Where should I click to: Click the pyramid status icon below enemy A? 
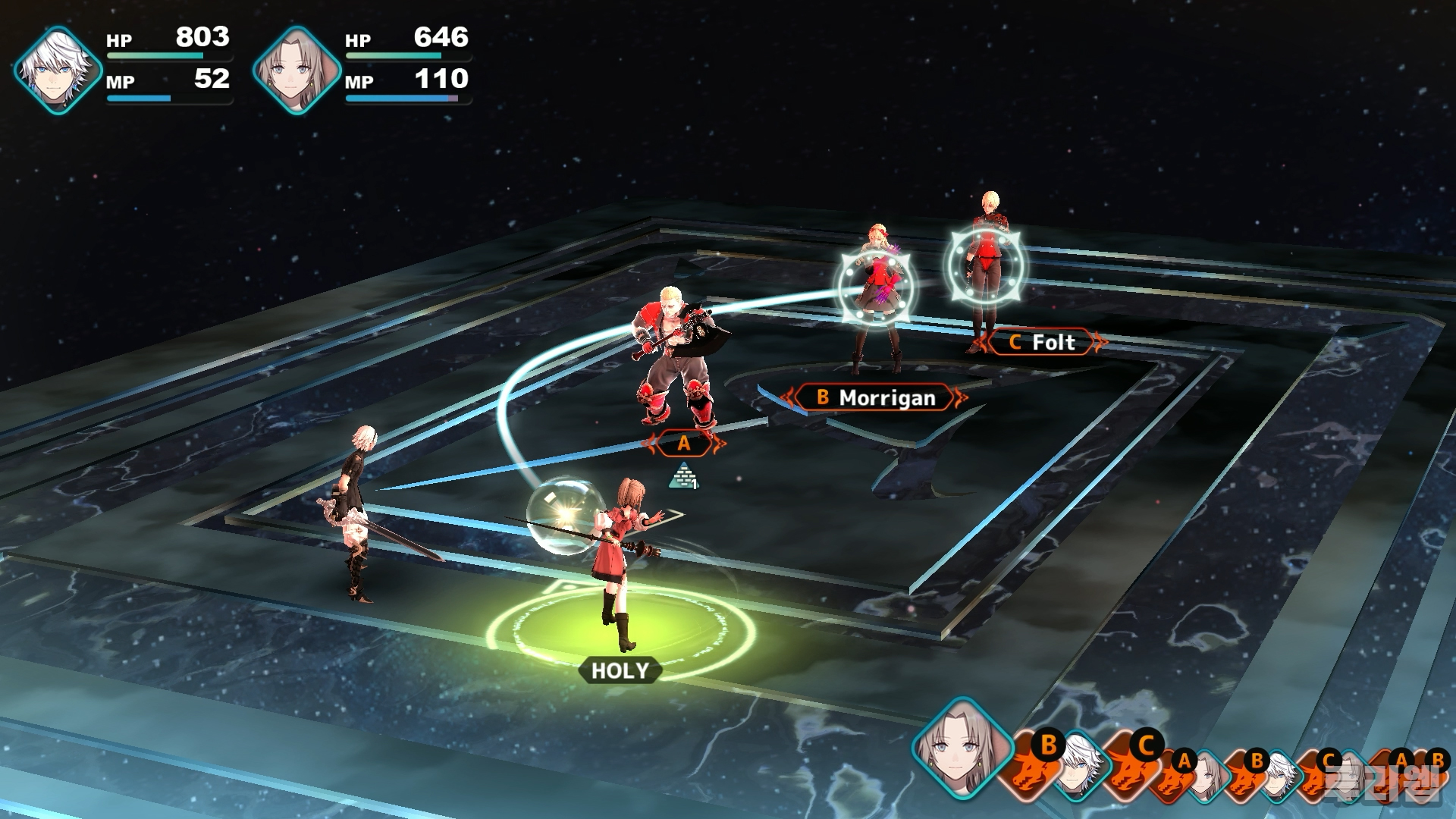click(683, 475)
